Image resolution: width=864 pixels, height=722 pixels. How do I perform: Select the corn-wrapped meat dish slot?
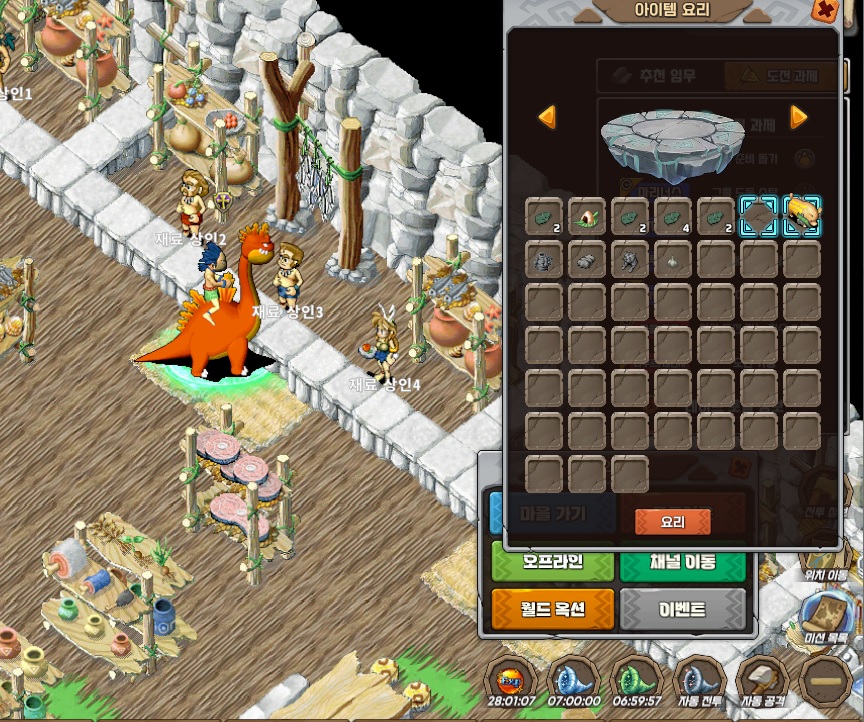(x=802, y=214)
